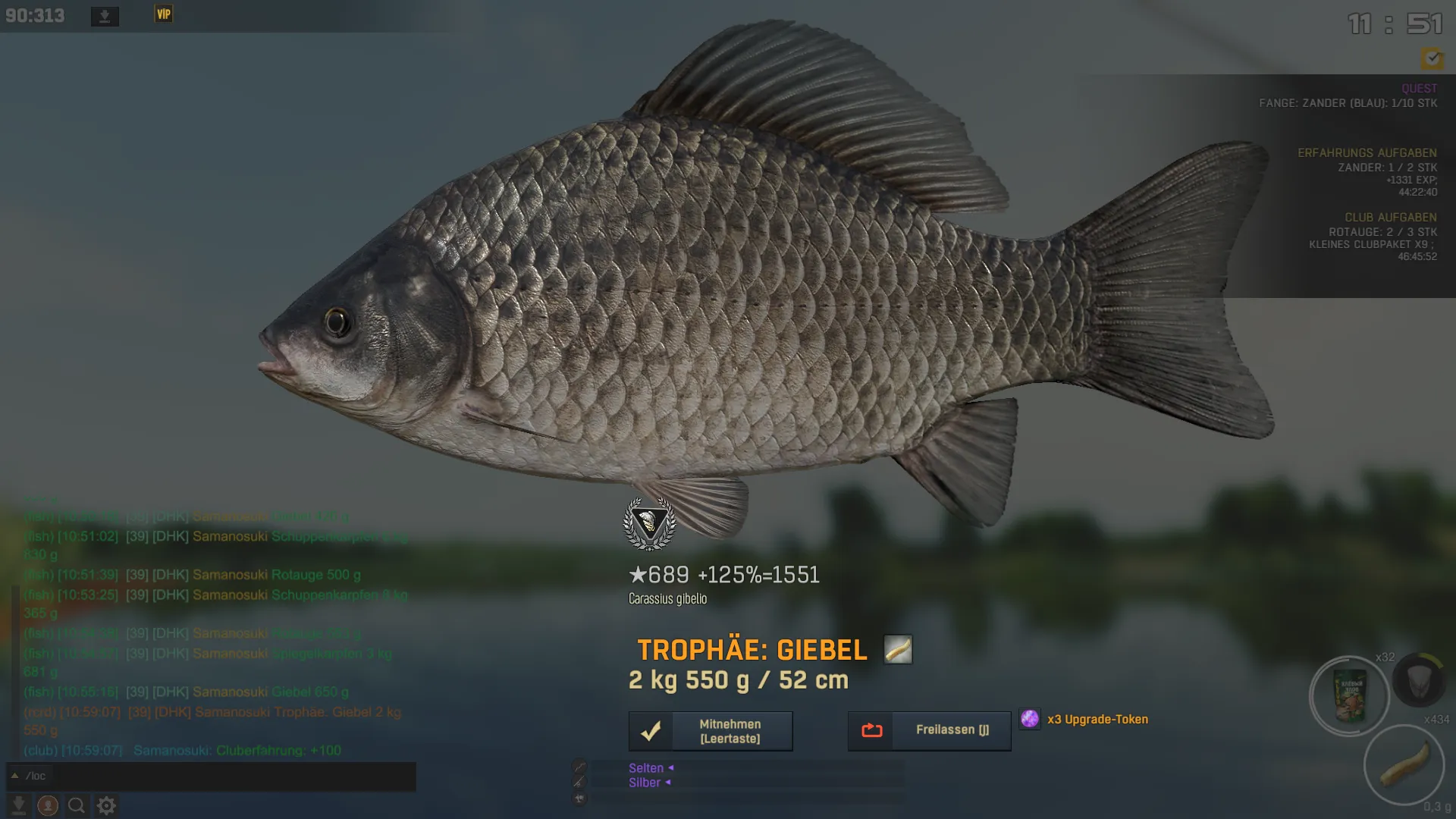Screen dimensions: 1456x819
Task: Click the magnifying glass search icon
Action: pyautogui.click(x=77, y=805)
